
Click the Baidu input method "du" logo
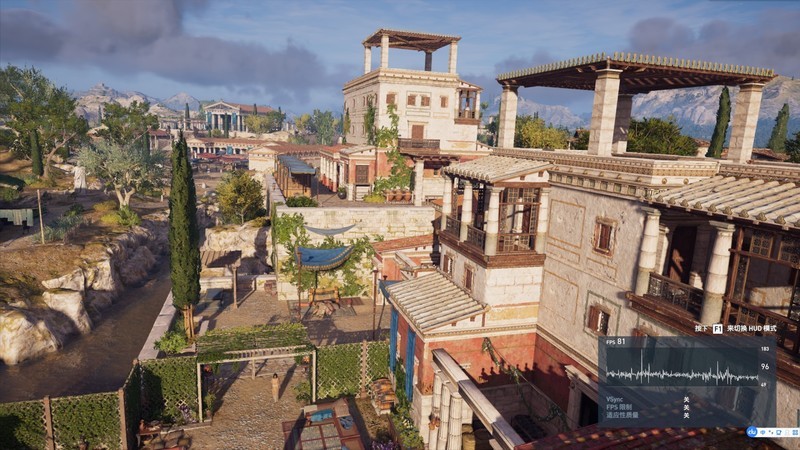(751, 432)
